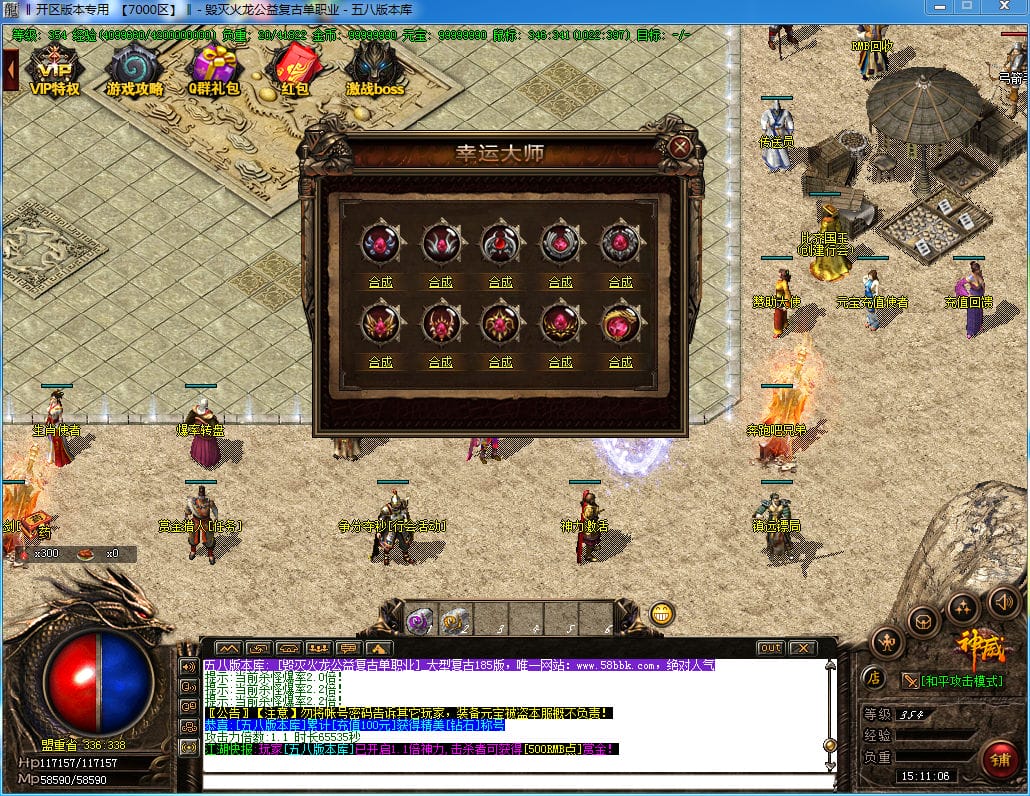Select the golden dragon ruby icon
Screen dimensions: 1030x796
[x=620, y=324]
